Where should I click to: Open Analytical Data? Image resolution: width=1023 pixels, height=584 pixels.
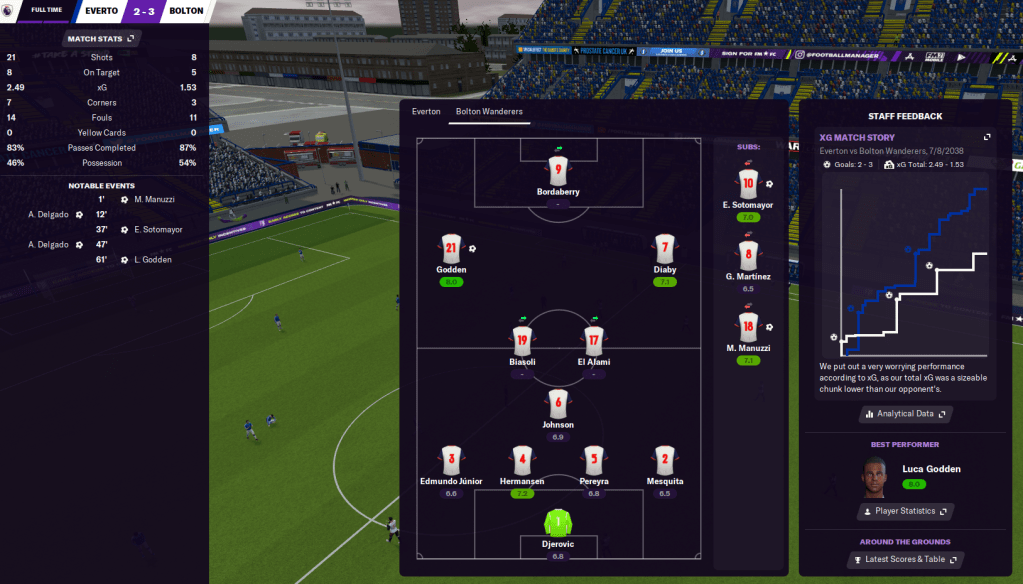[905, 413]
